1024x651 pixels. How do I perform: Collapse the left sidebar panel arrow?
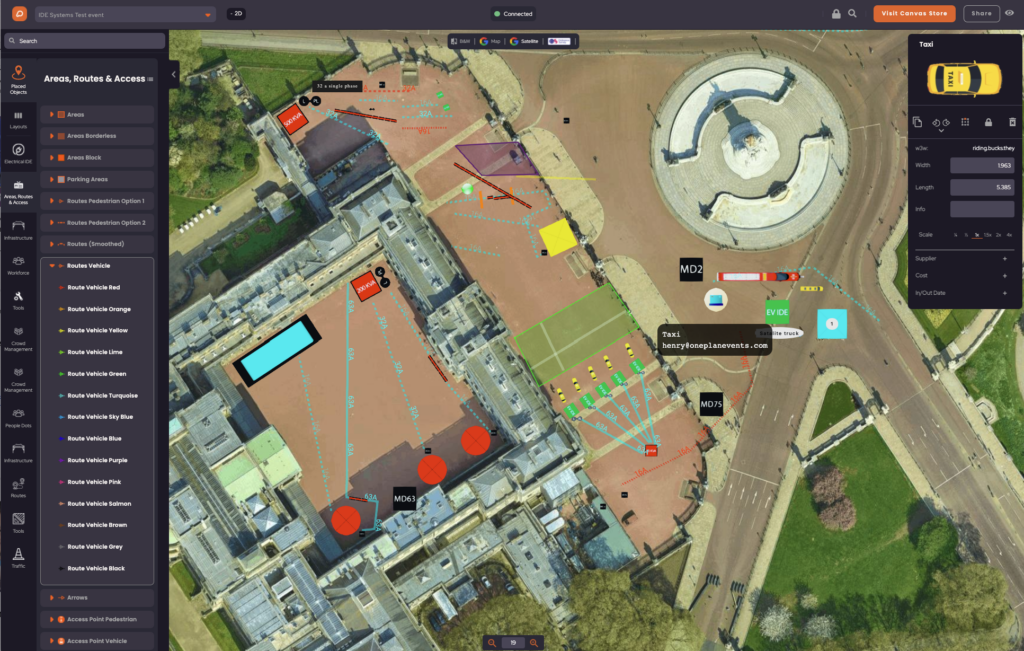(x=174, y=74)
